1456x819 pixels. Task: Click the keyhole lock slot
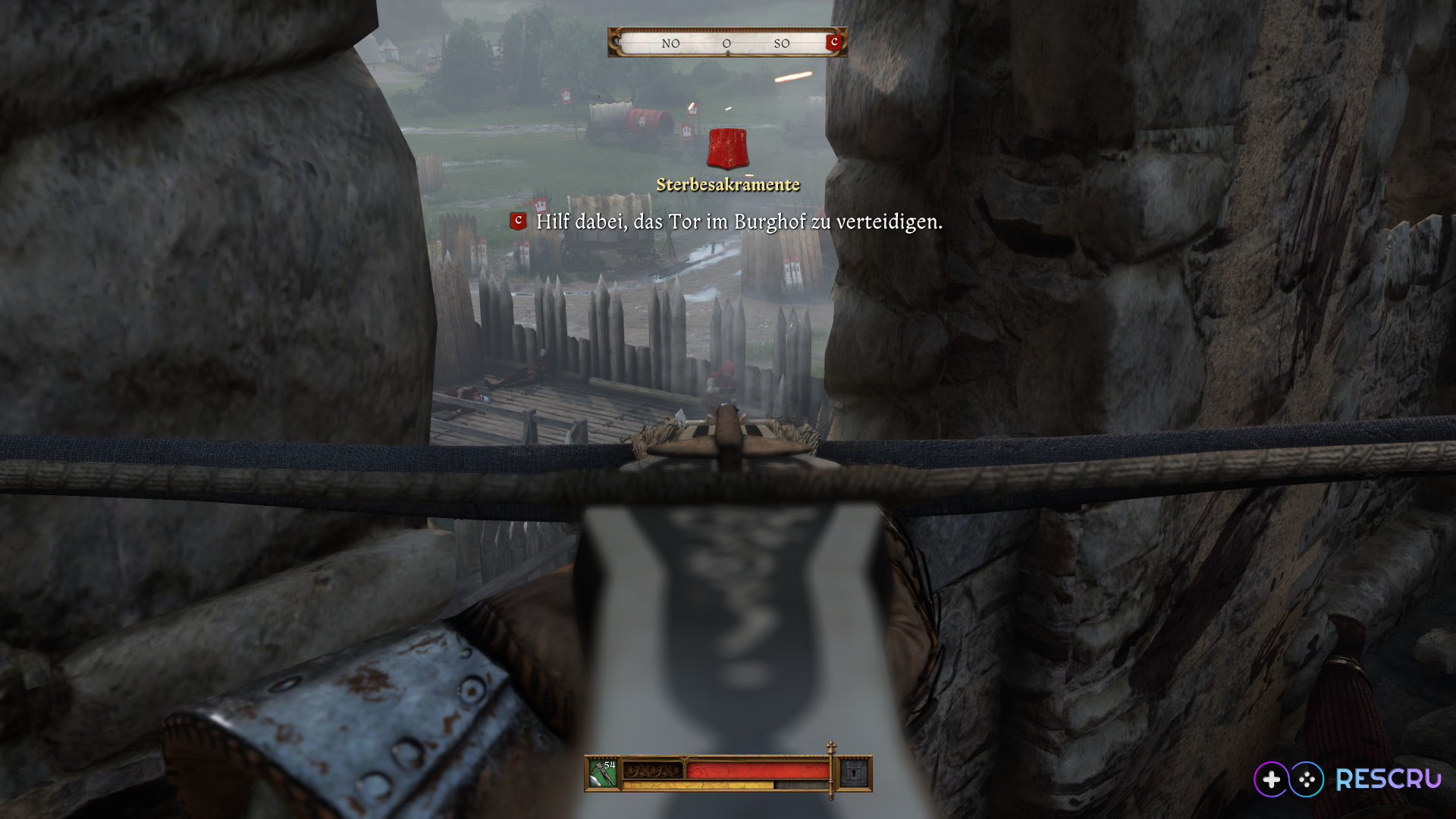coord(855,773)
